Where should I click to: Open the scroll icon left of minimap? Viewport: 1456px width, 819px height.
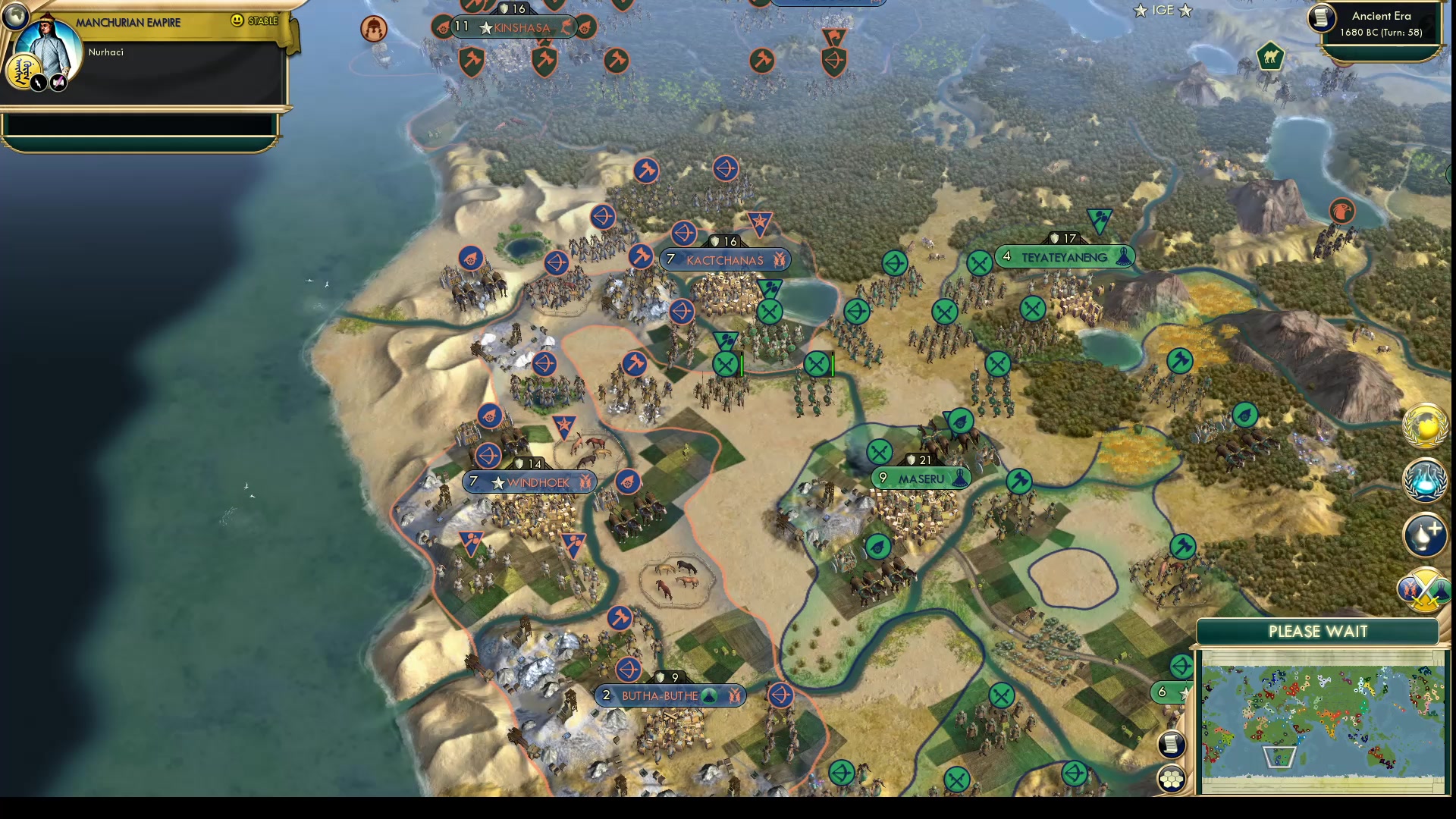point(1172,744)
